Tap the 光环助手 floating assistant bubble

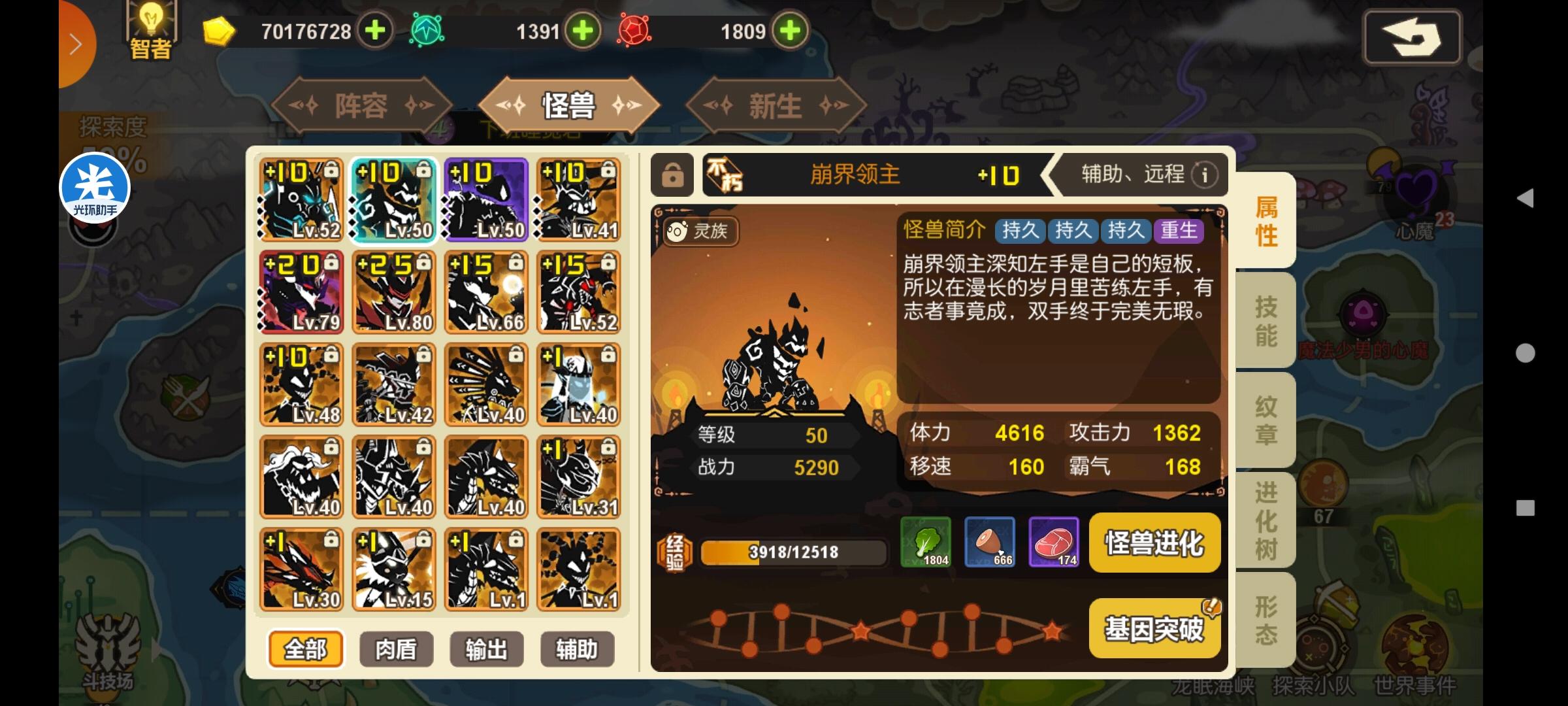(95, 188)
